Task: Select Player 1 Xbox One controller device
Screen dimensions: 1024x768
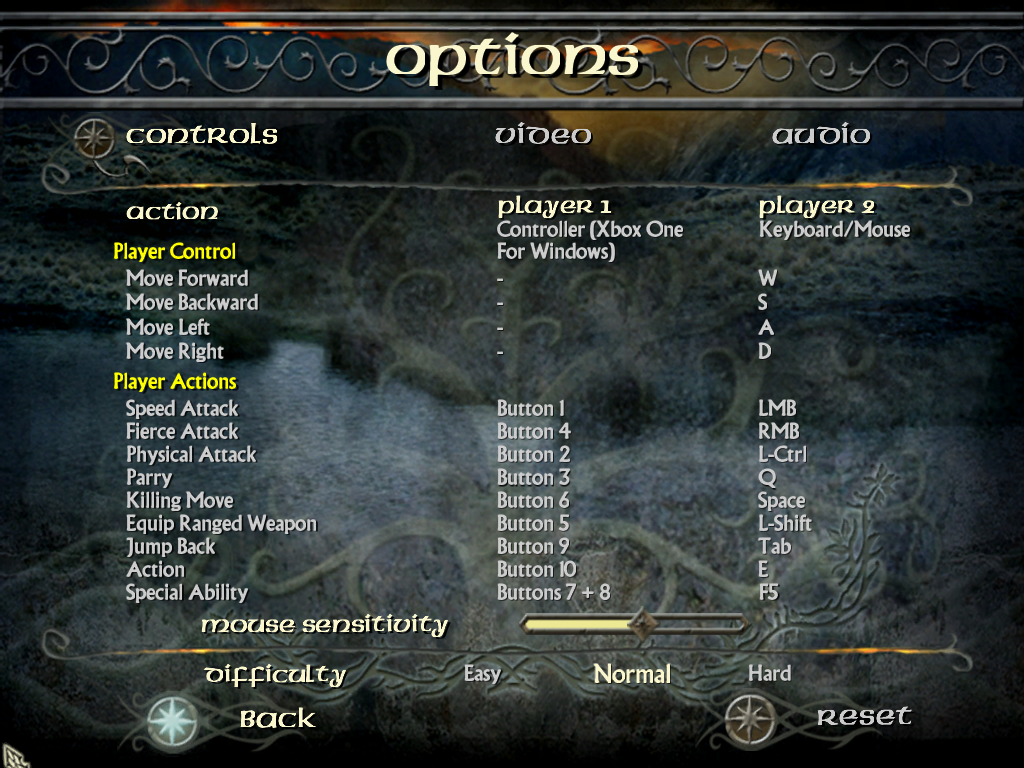Action: [x=589, y=240]
